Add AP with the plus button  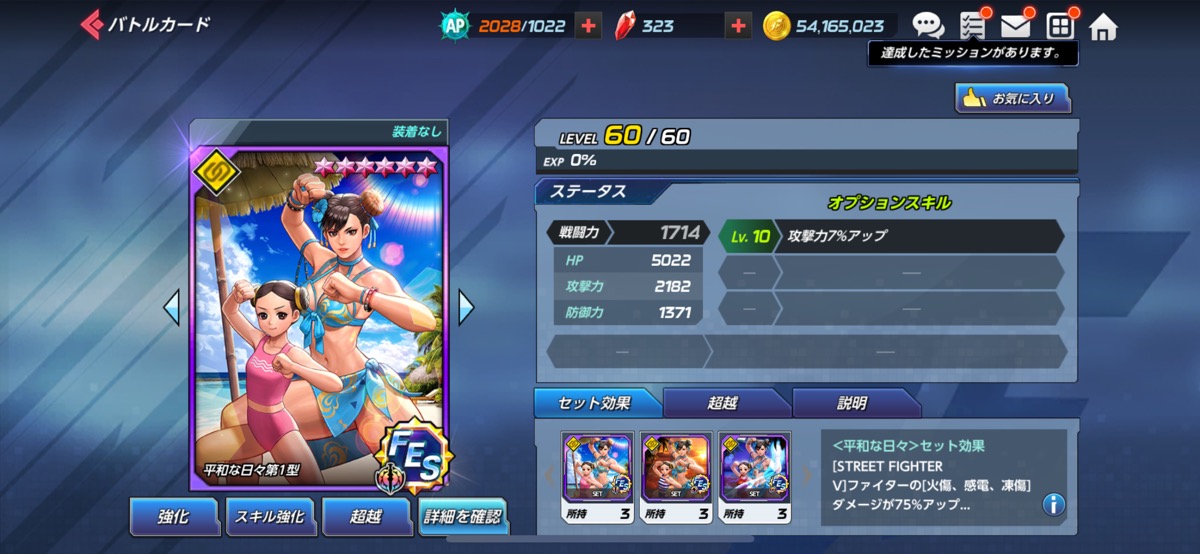(589, 26)
